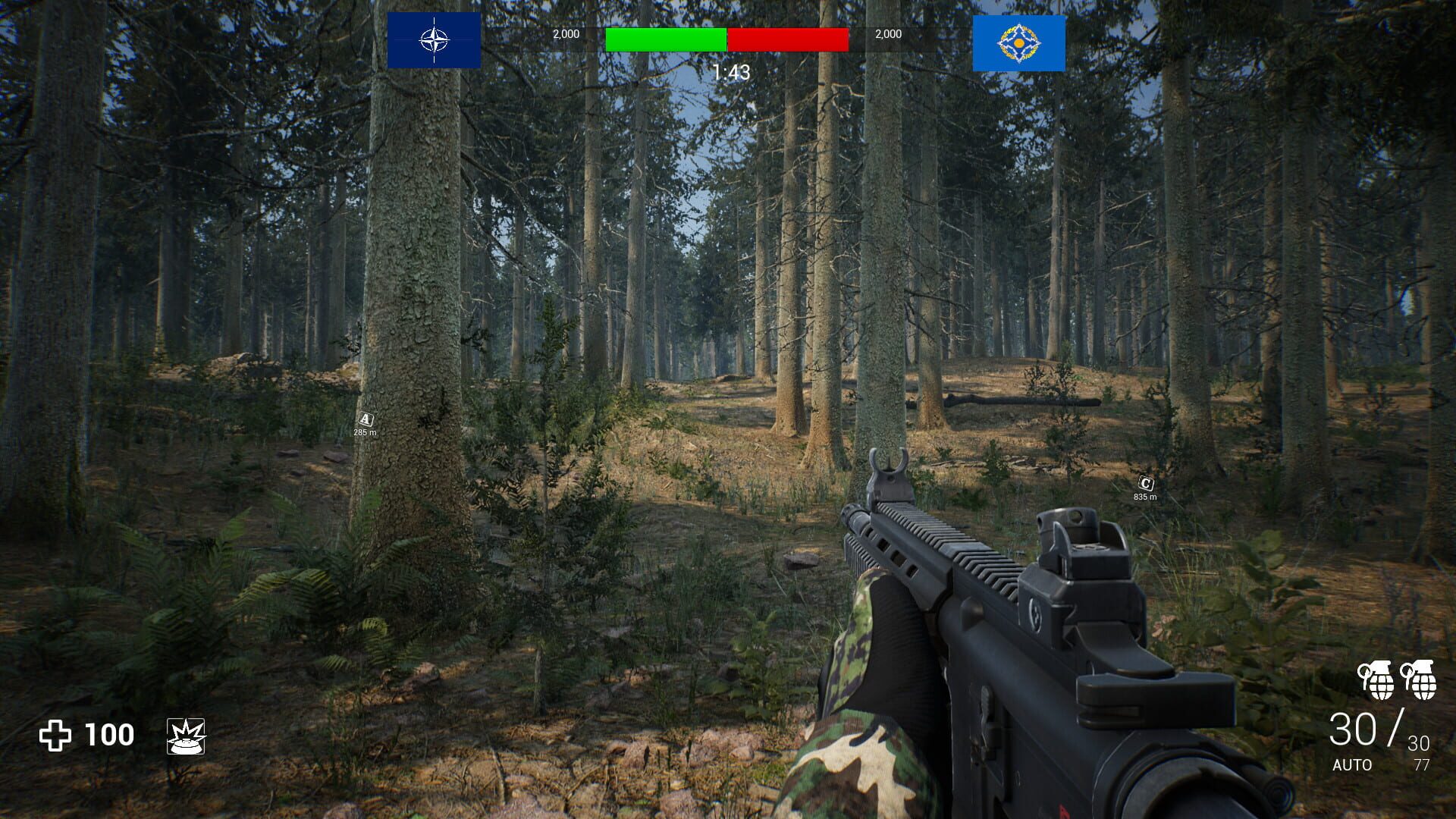
Task: Expand the left team's 2,000 ticket counter
Action: [x=566, y=33]
